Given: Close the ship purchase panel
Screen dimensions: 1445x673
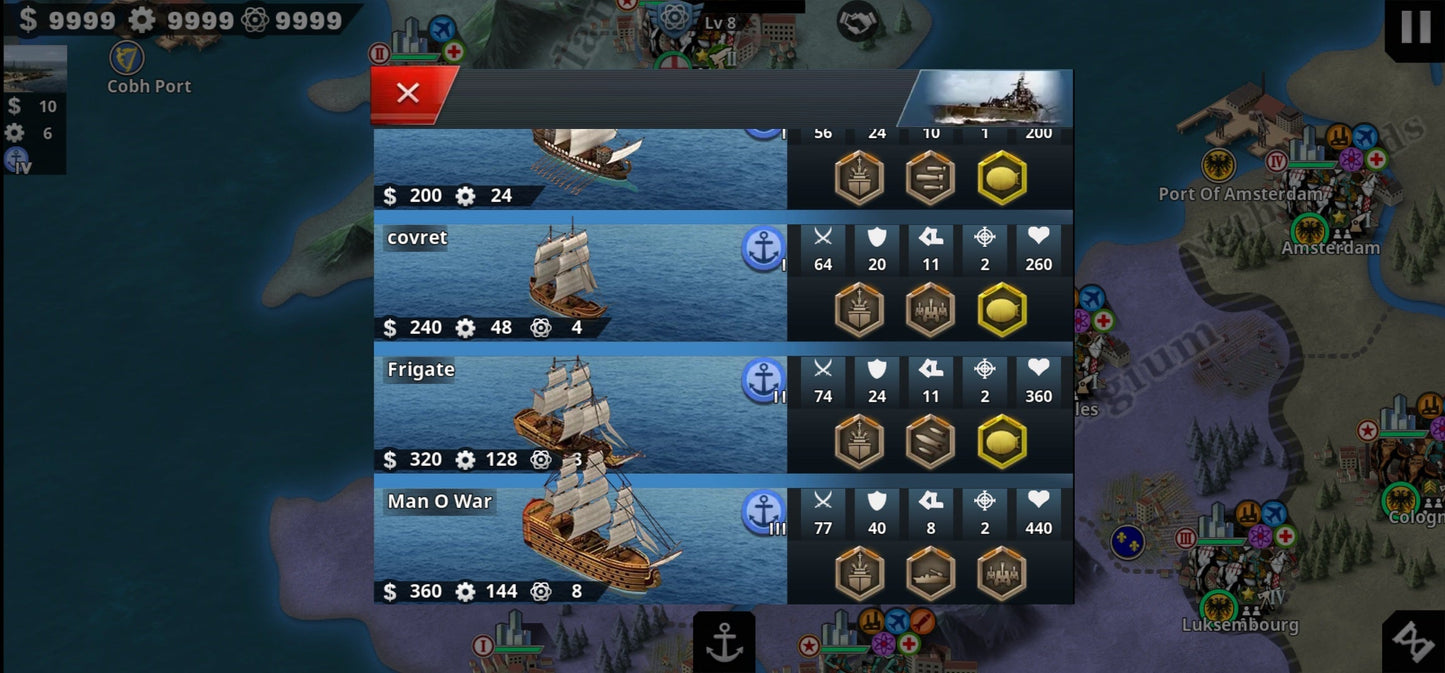Looking at the screenshot, I should click(x=409, y=94).
